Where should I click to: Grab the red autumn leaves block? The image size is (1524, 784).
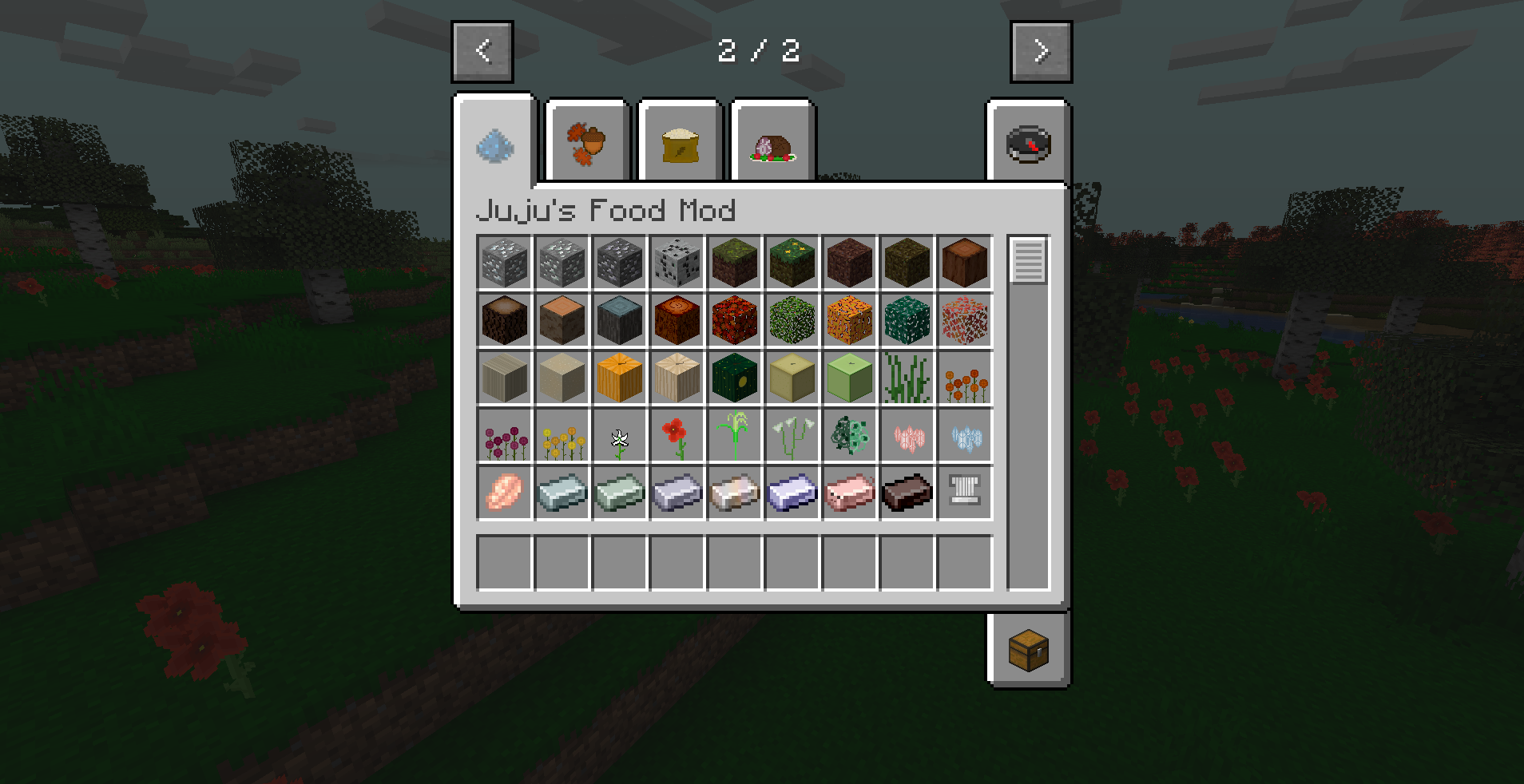pos(734,320)
